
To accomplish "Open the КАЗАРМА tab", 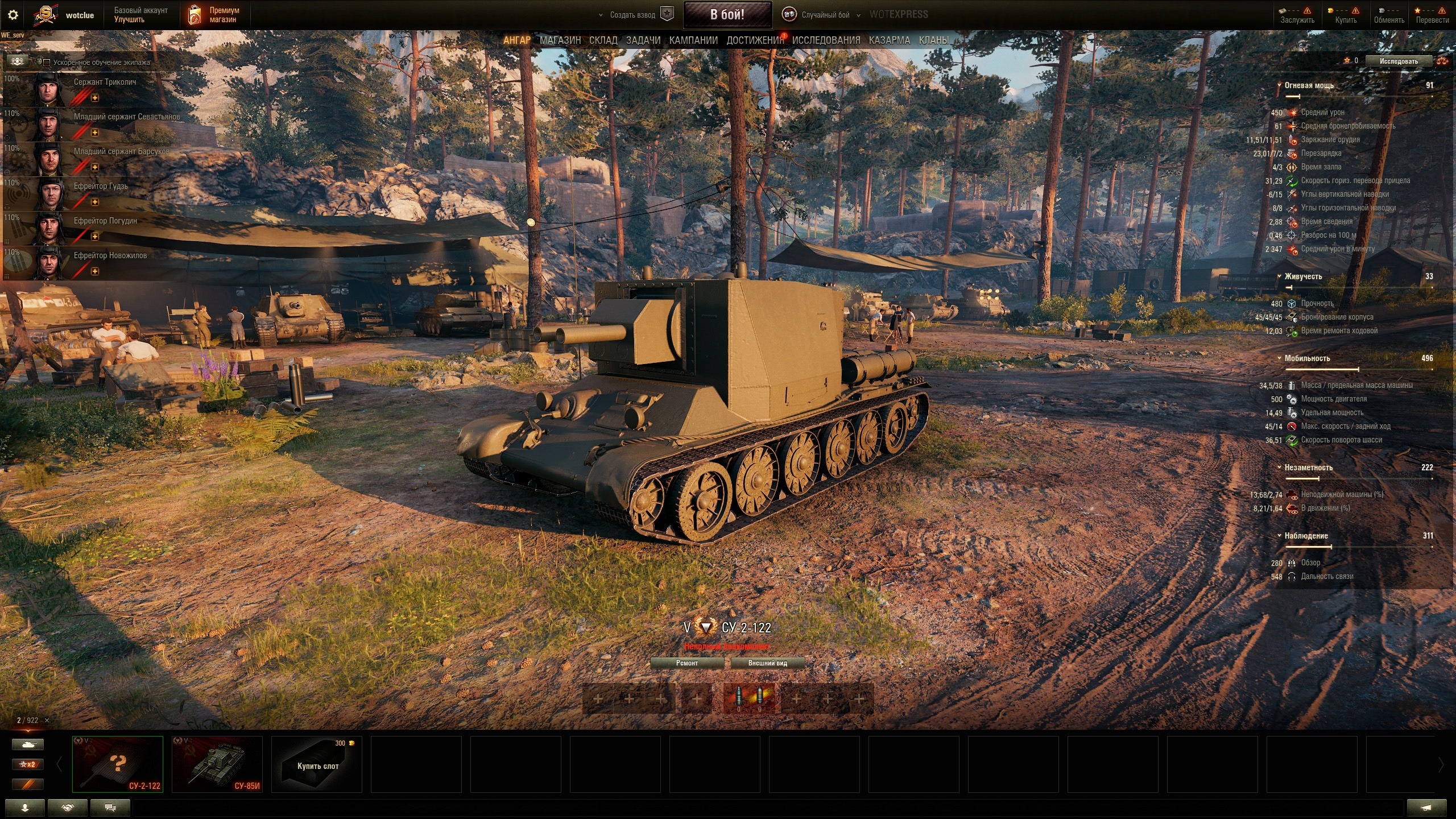I will (x=889, y=40).
